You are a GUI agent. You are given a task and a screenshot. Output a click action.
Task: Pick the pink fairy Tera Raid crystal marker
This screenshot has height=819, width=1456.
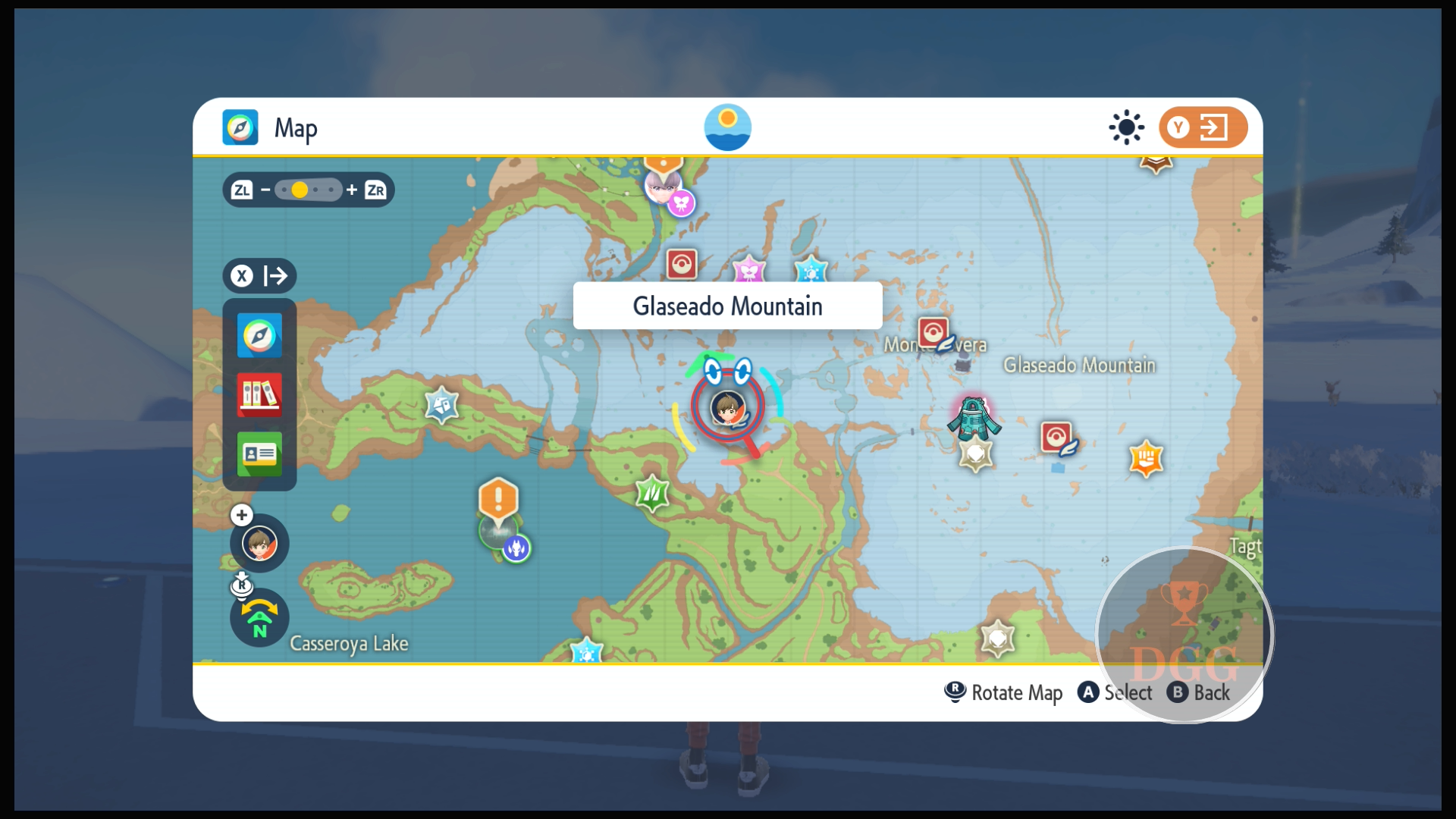coord(748,270)
